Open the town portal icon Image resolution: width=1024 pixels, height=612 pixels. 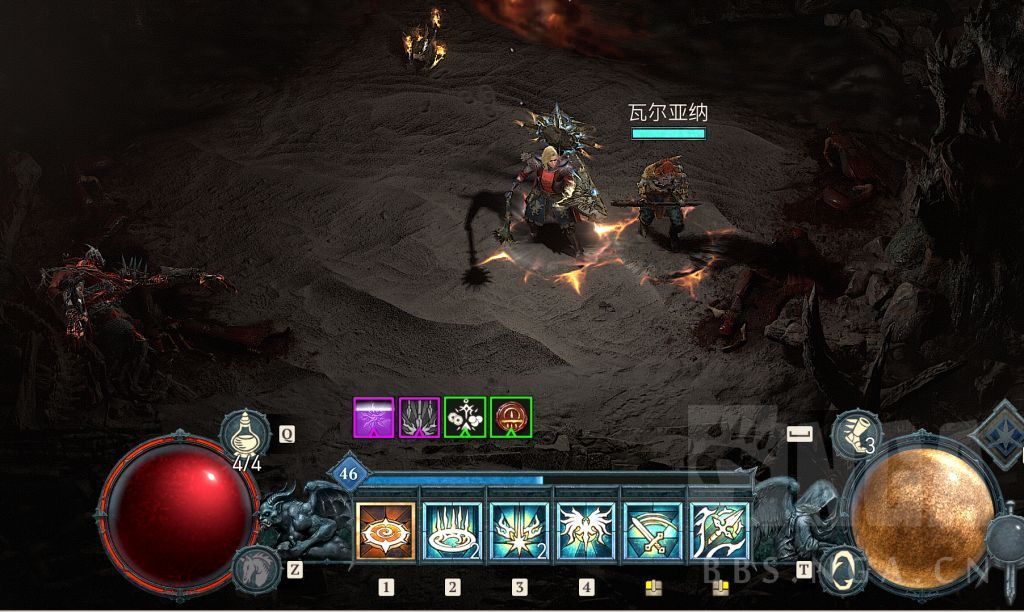(x=843, y=569)
